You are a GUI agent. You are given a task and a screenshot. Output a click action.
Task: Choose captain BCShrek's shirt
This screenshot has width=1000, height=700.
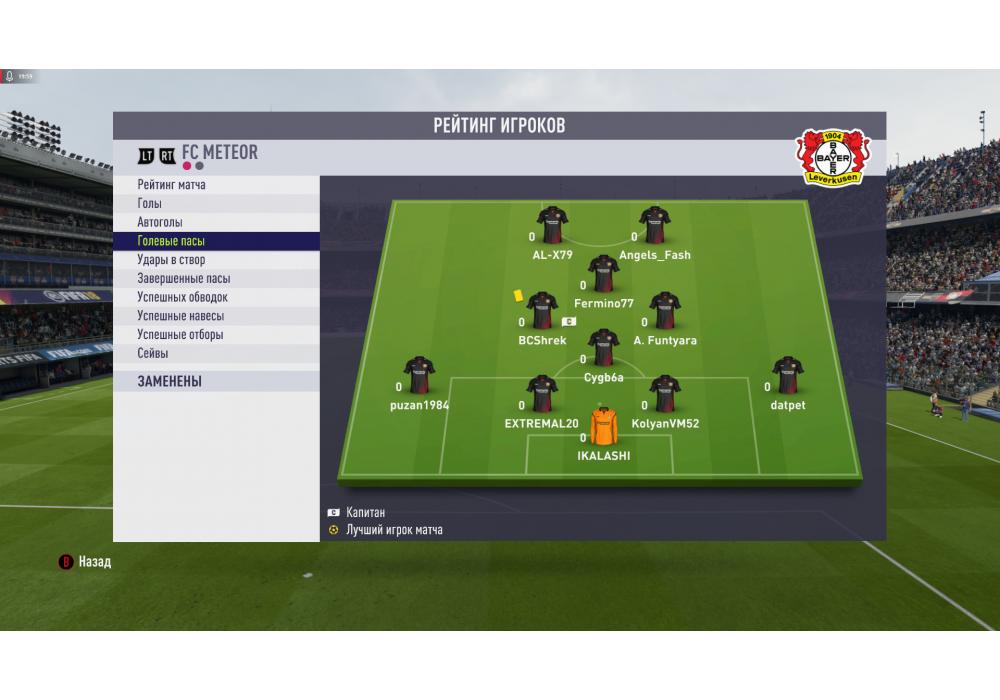(x=542, y=310)
